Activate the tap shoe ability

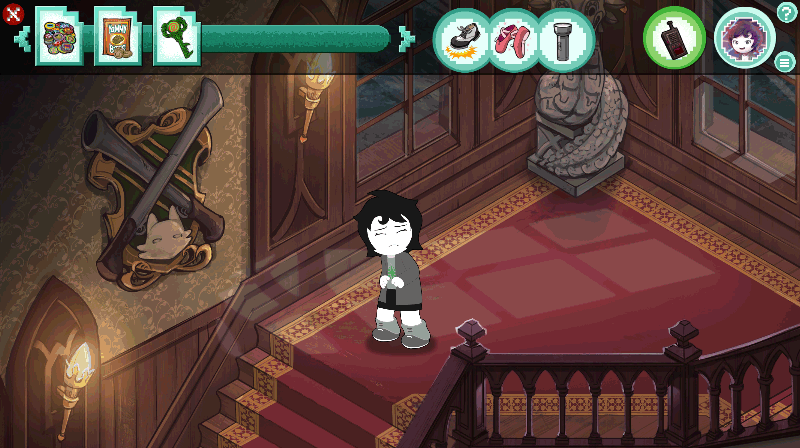[x=461, y=39]
